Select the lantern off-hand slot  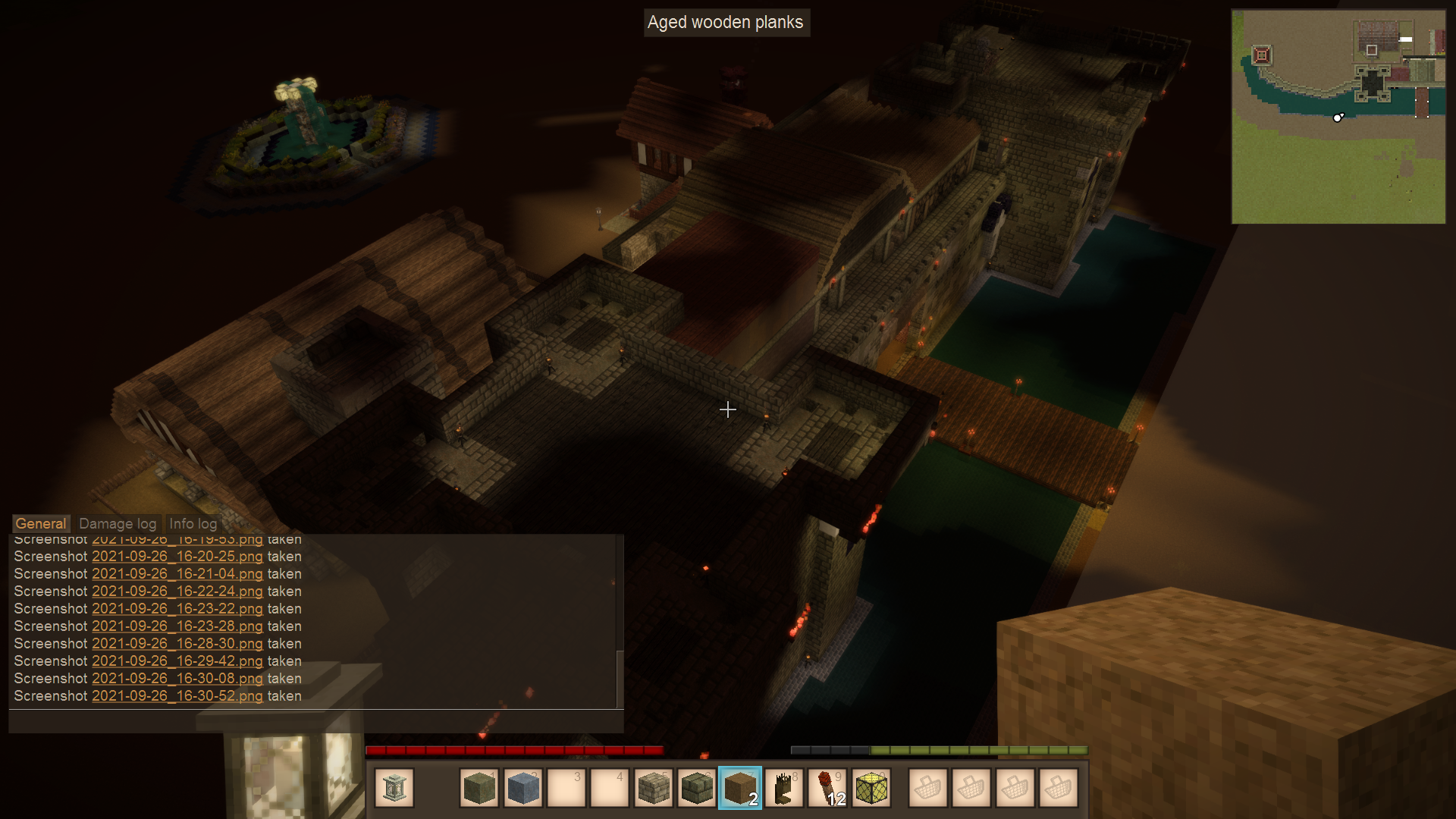394,789
